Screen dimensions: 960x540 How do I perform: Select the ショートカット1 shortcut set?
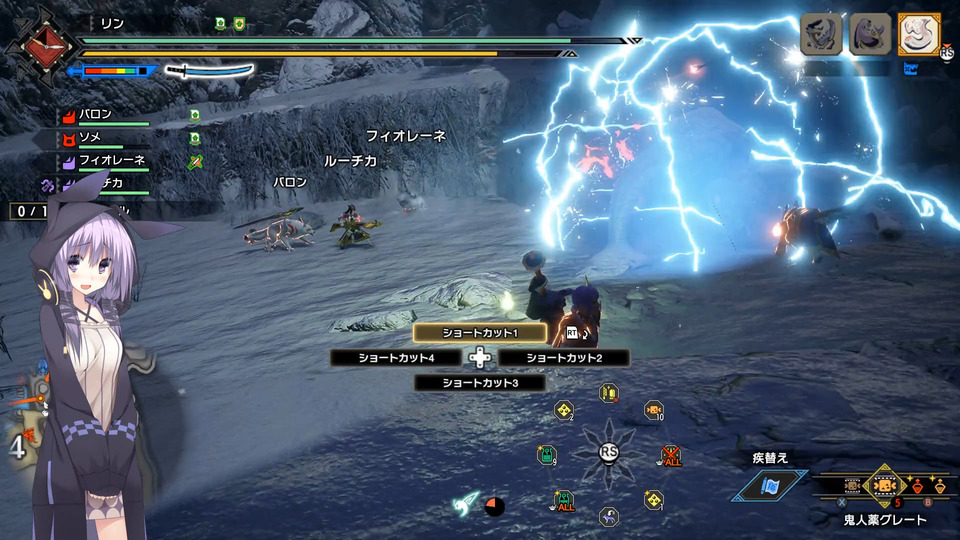(480, 333)
